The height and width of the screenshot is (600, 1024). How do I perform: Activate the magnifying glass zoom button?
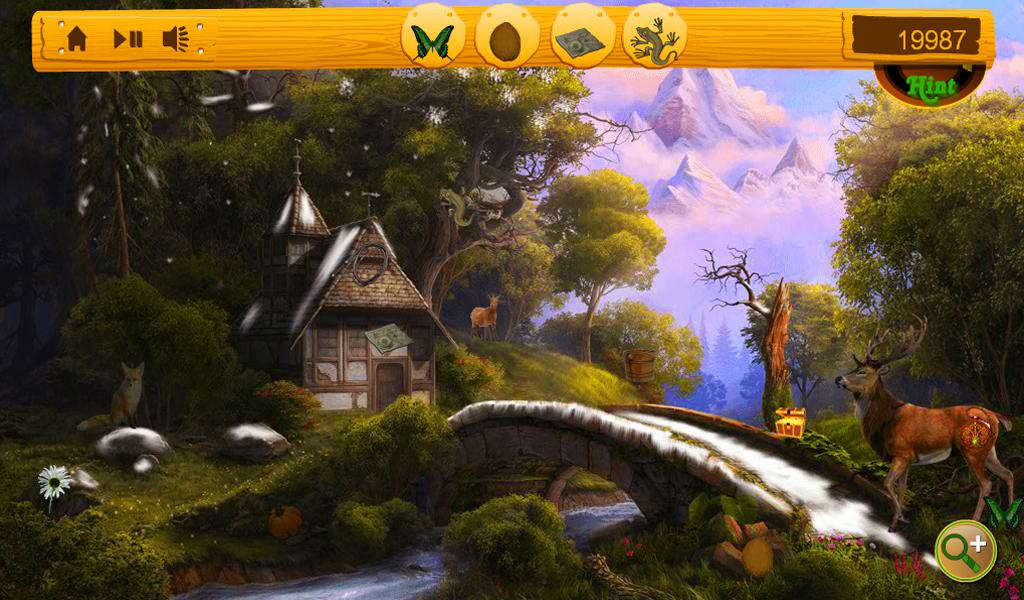pyautogui.click(x=965, y=549)
